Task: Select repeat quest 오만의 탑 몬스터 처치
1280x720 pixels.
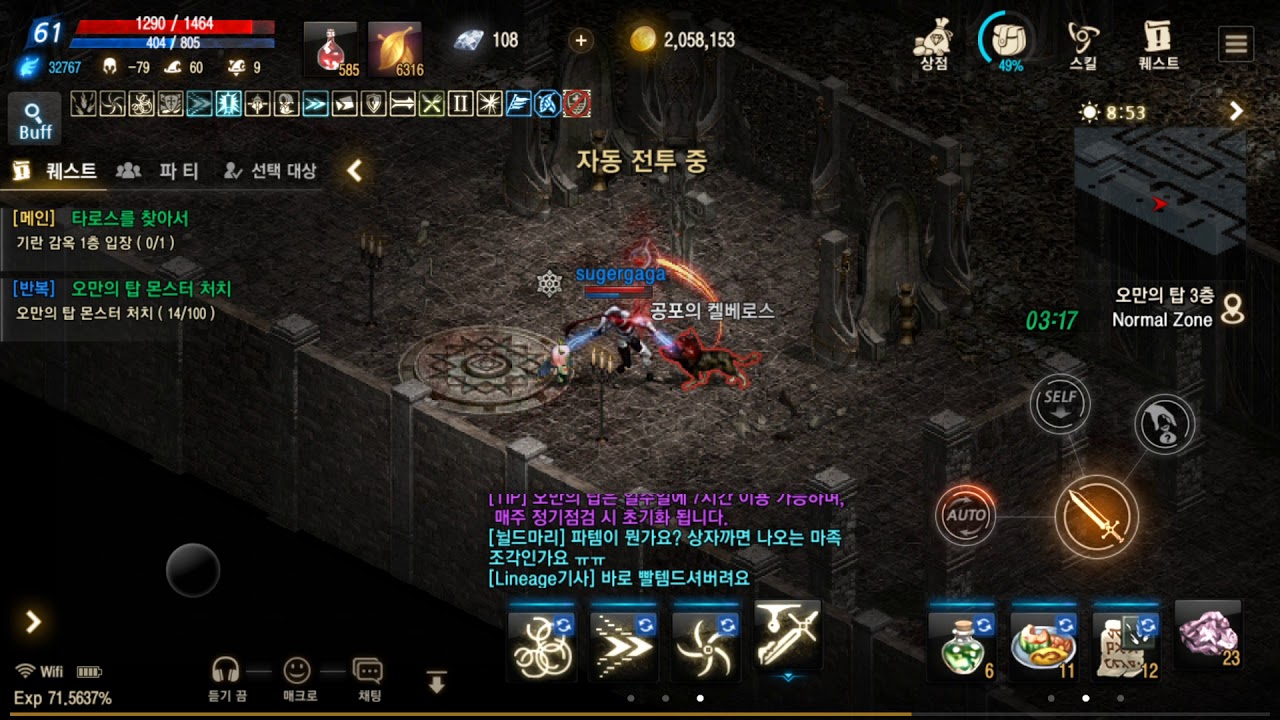Action: pos(150,289)
